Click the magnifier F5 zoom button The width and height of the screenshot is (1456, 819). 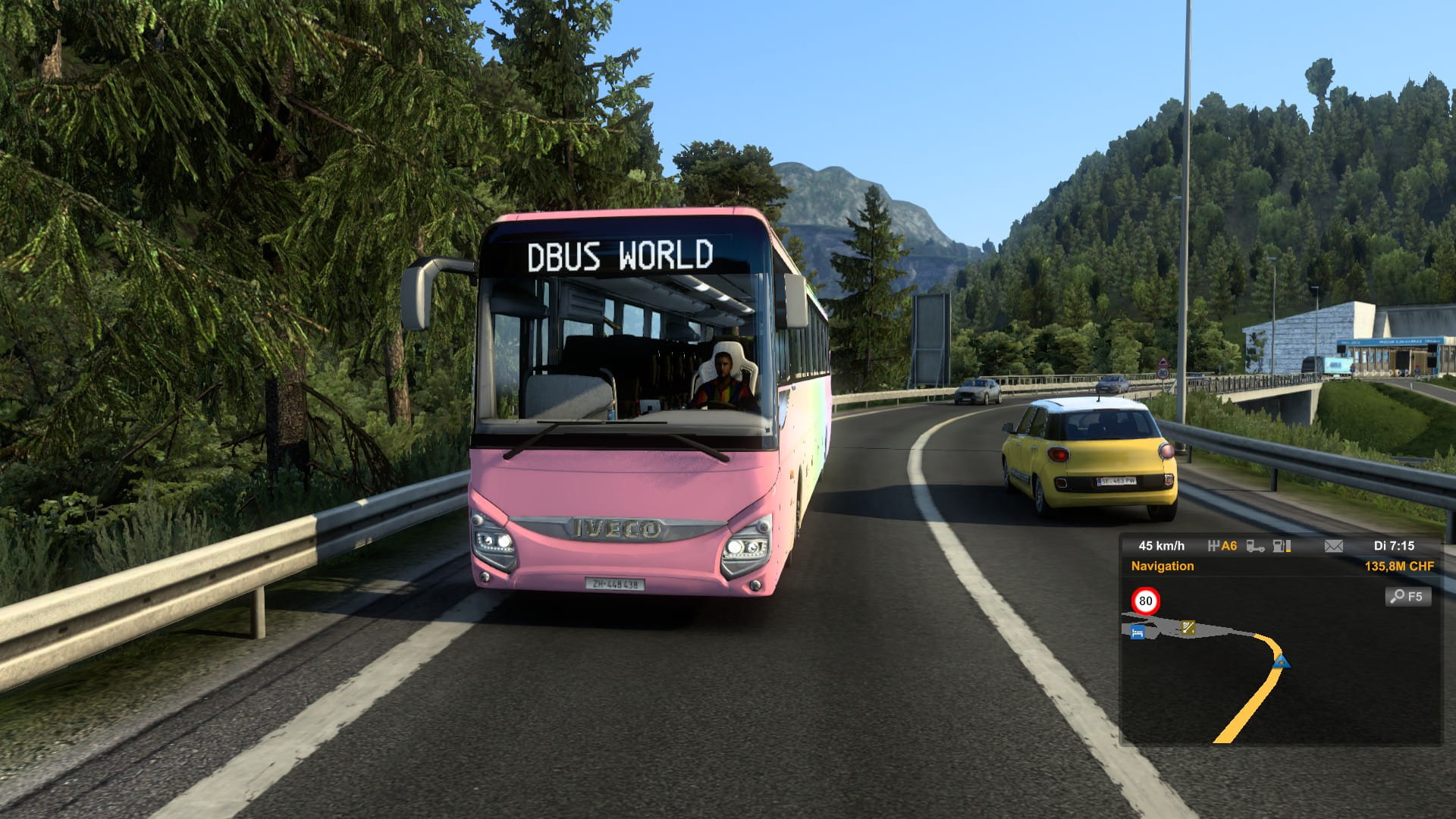click(x=1408, y=597)
